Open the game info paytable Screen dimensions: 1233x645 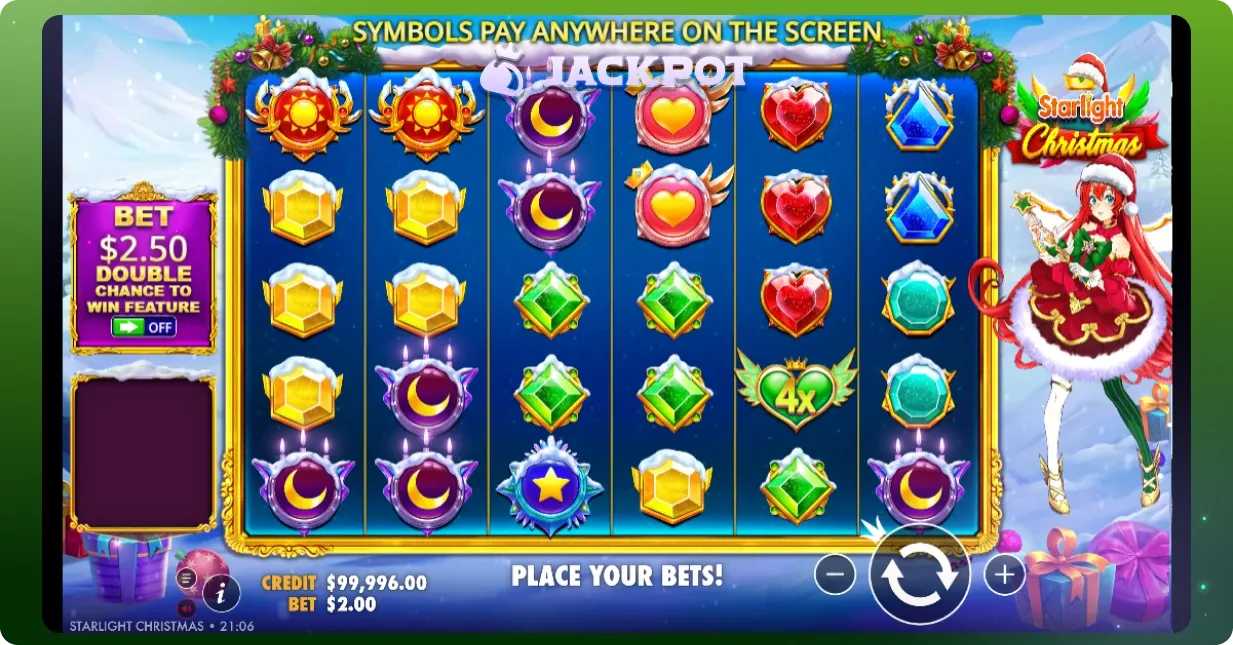pyautogui.click(x=221, y=594)
